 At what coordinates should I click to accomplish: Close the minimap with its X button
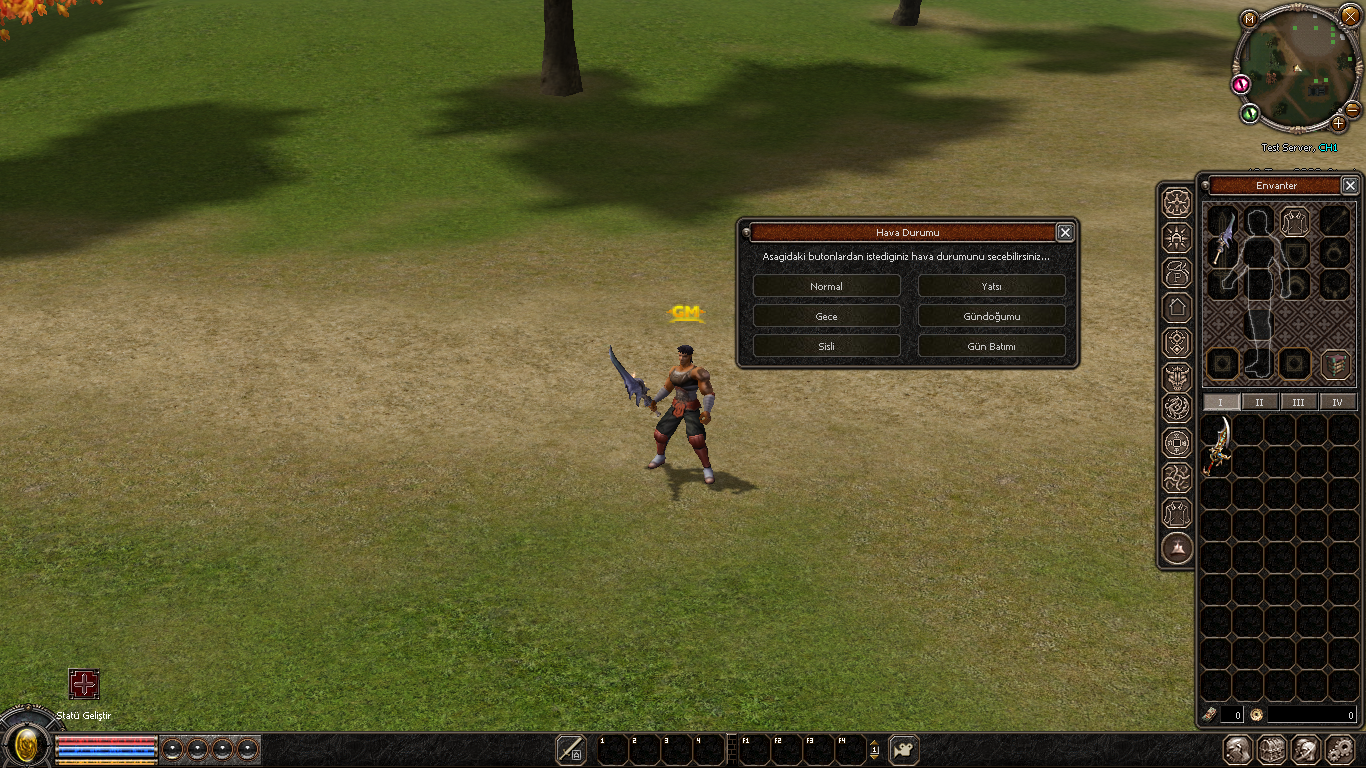pos(1350,15)
